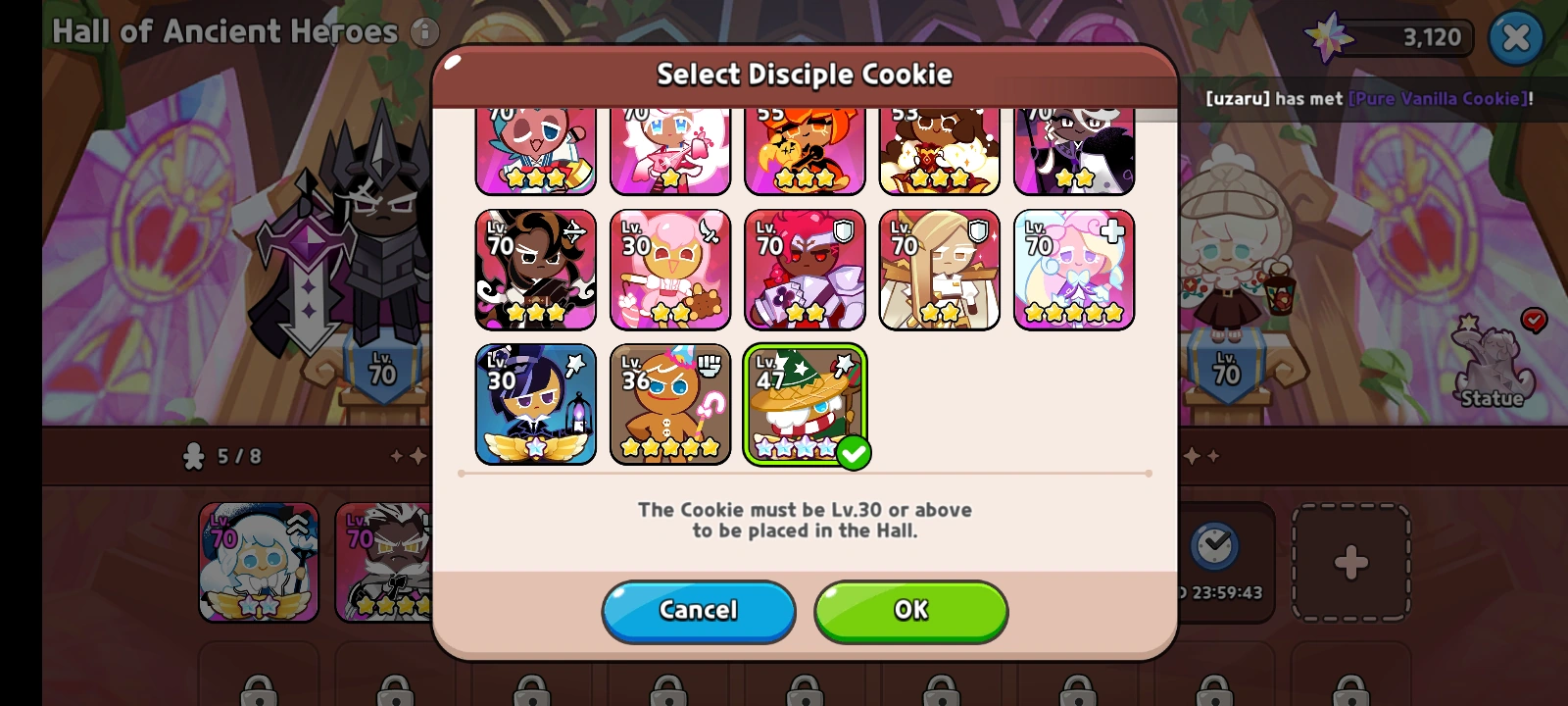1568x706 pixels.
Task: Select GingerBrave at Lv.36
Action: point(670,404)
